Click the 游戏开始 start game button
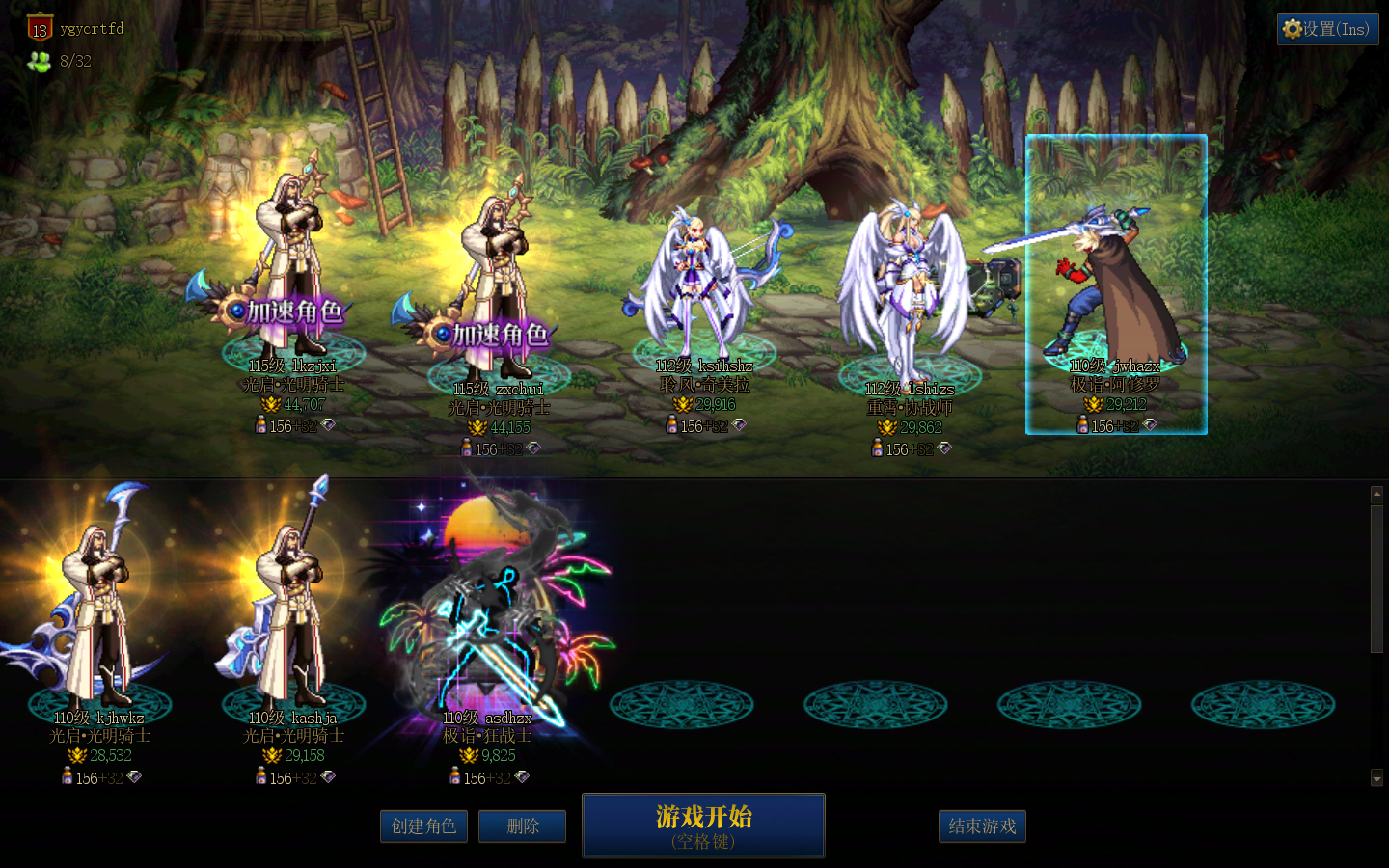Screen dimensions: 1389x868 703,826
